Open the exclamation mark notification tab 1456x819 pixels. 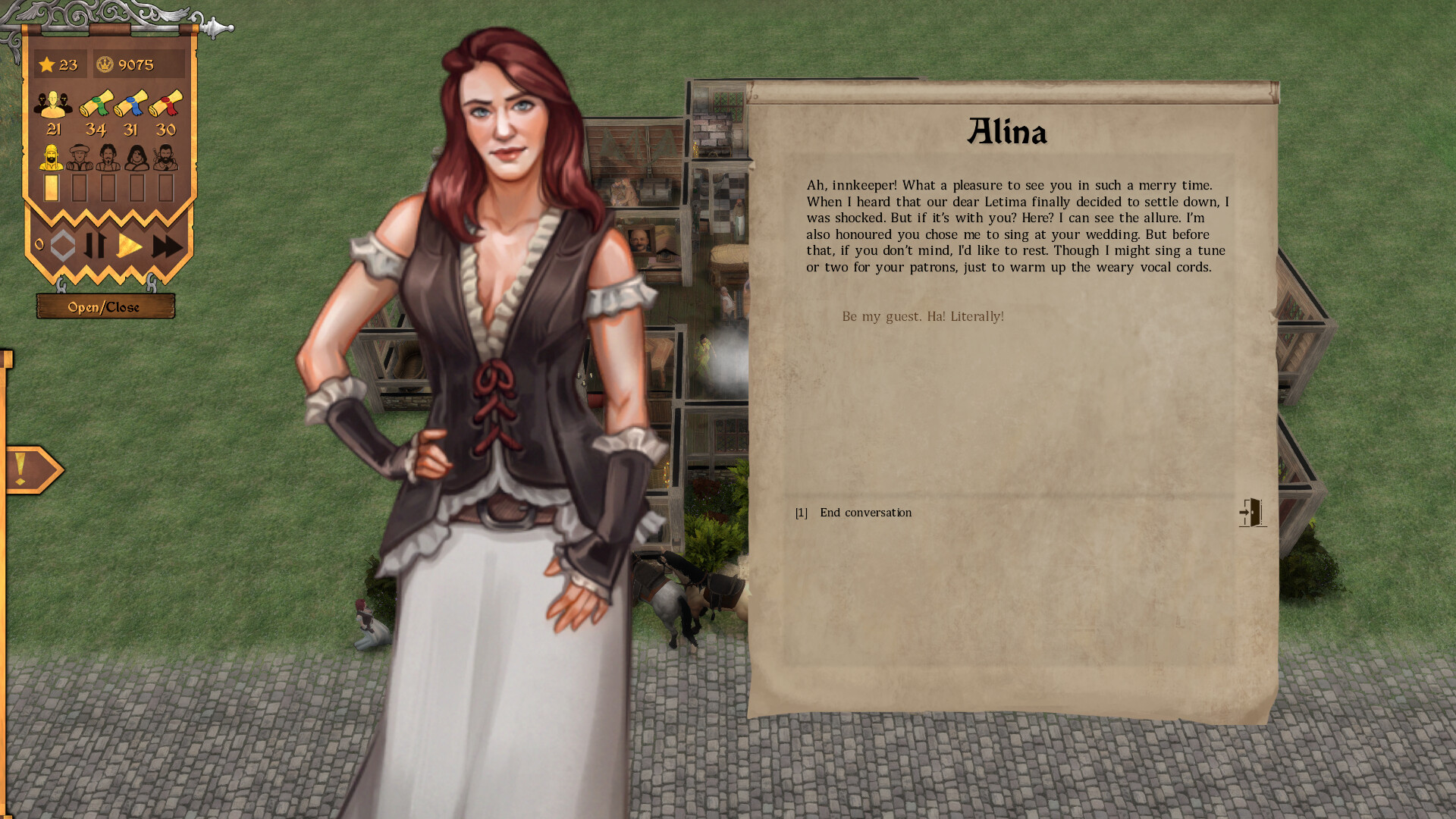pos(30,469)
